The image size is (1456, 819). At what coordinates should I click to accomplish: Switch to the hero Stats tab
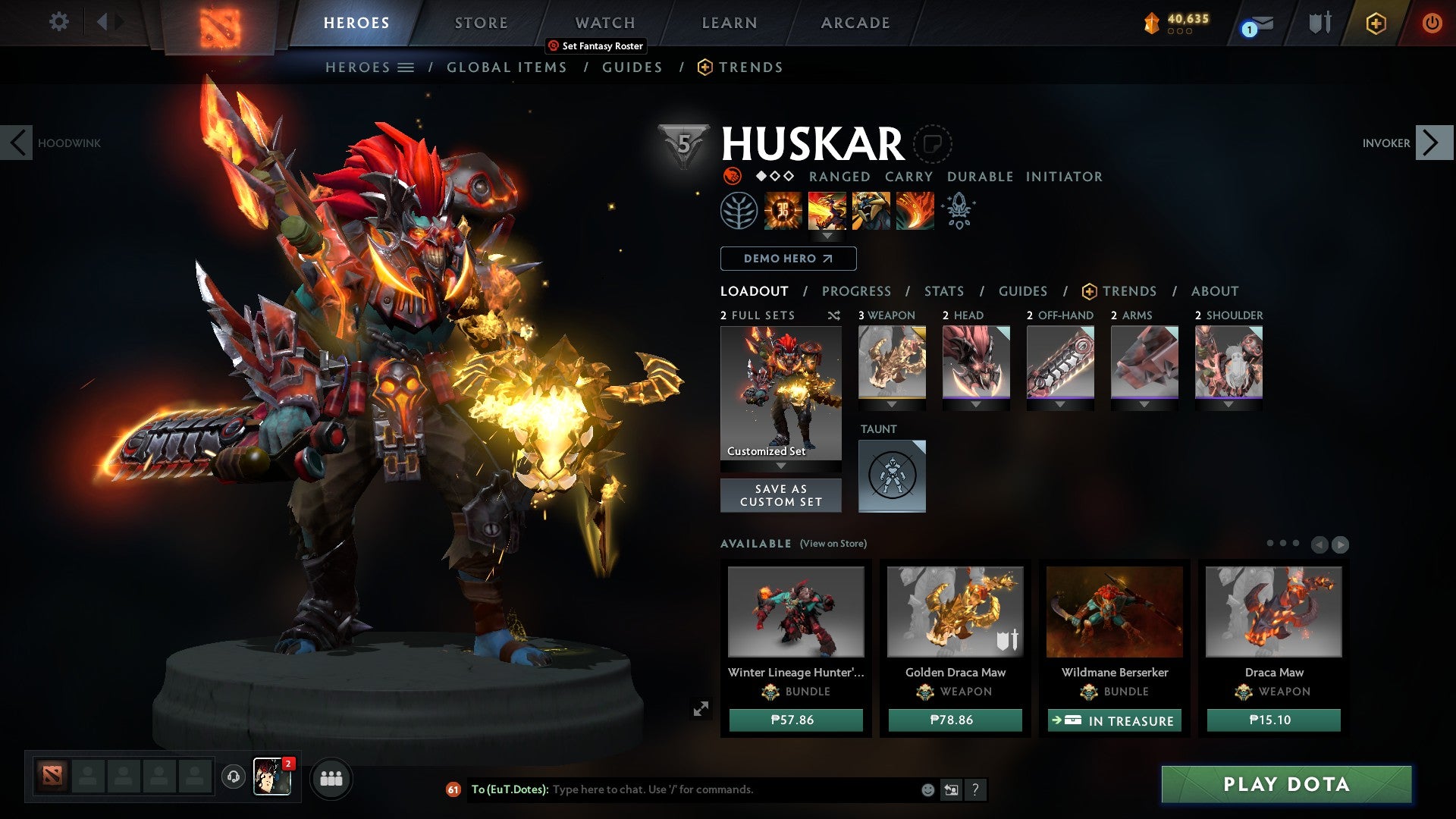[943, 291]
